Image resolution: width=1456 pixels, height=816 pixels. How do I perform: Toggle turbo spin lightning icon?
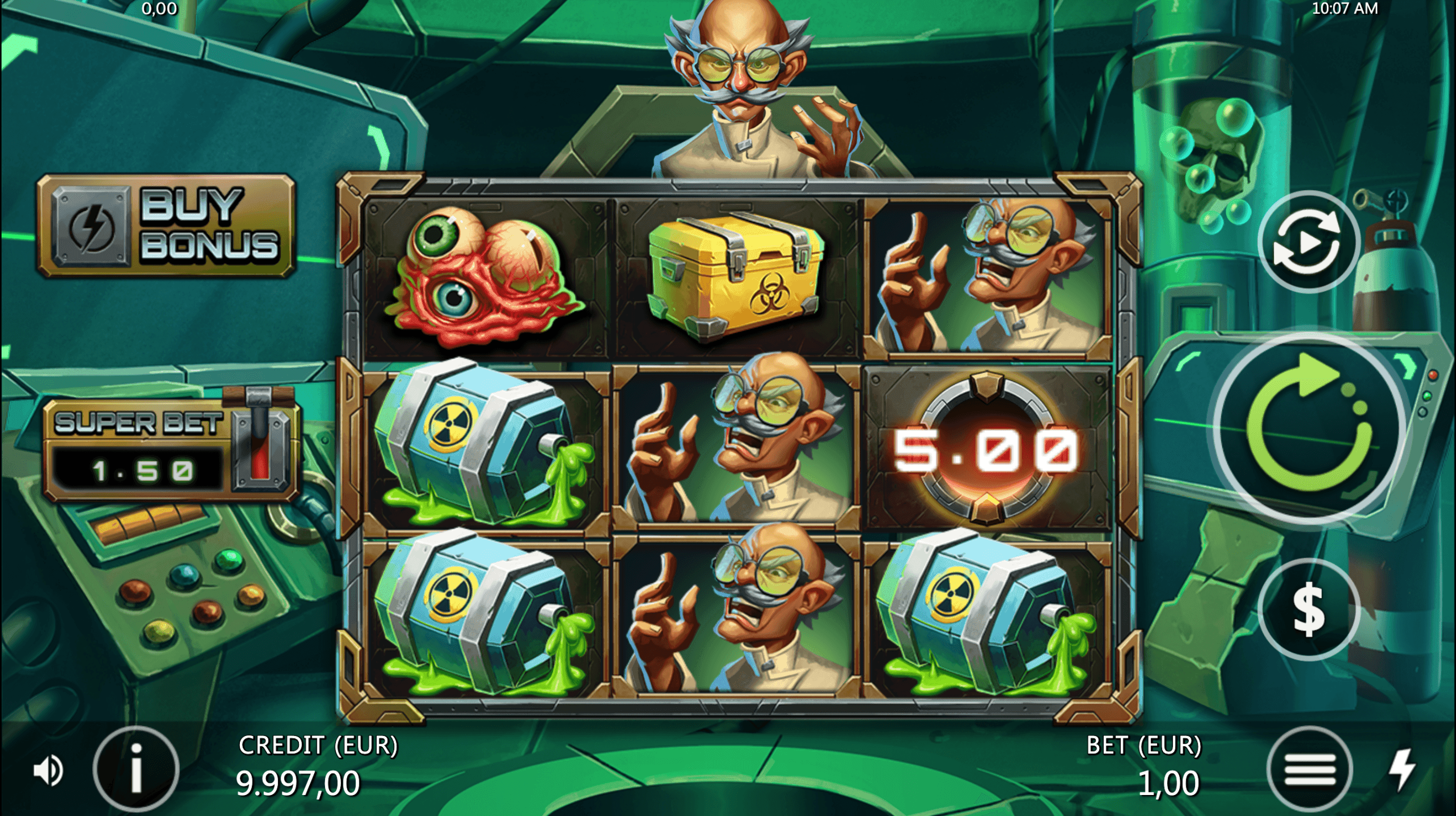coord(1402,769)
